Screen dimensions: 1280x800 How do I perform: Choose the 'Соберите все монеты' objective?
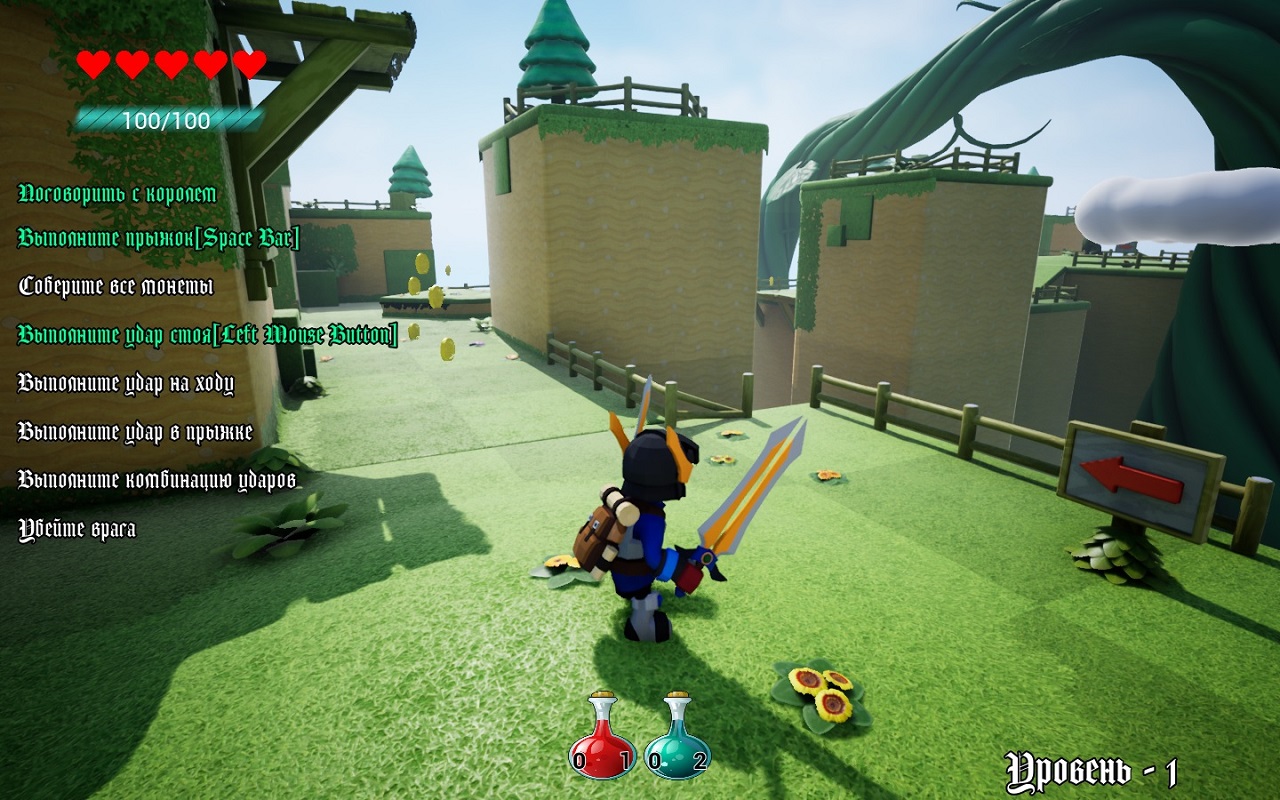116,286
